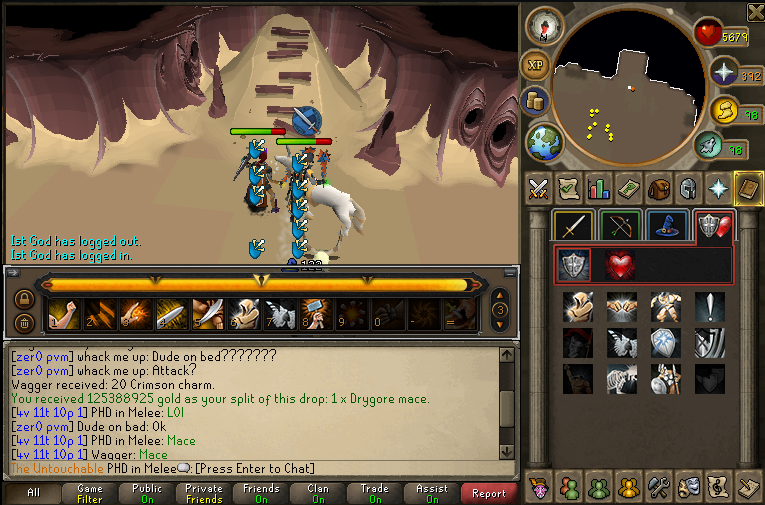Select the magic wizard hat abilities tab
Screen dimensions: 765x505
tap(665, 226)
